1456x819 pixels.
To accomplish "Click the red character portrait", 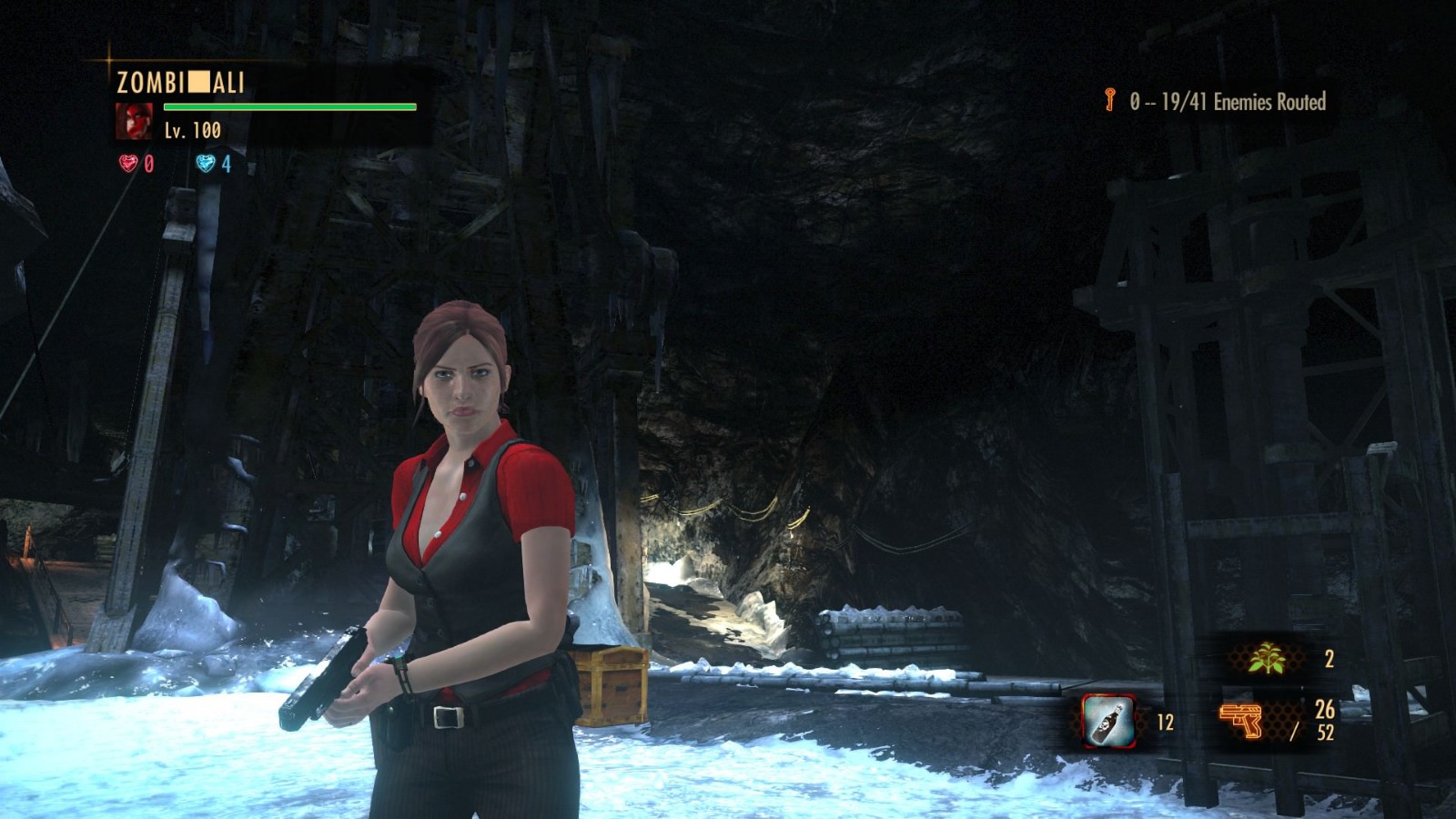I will [134, 122].
